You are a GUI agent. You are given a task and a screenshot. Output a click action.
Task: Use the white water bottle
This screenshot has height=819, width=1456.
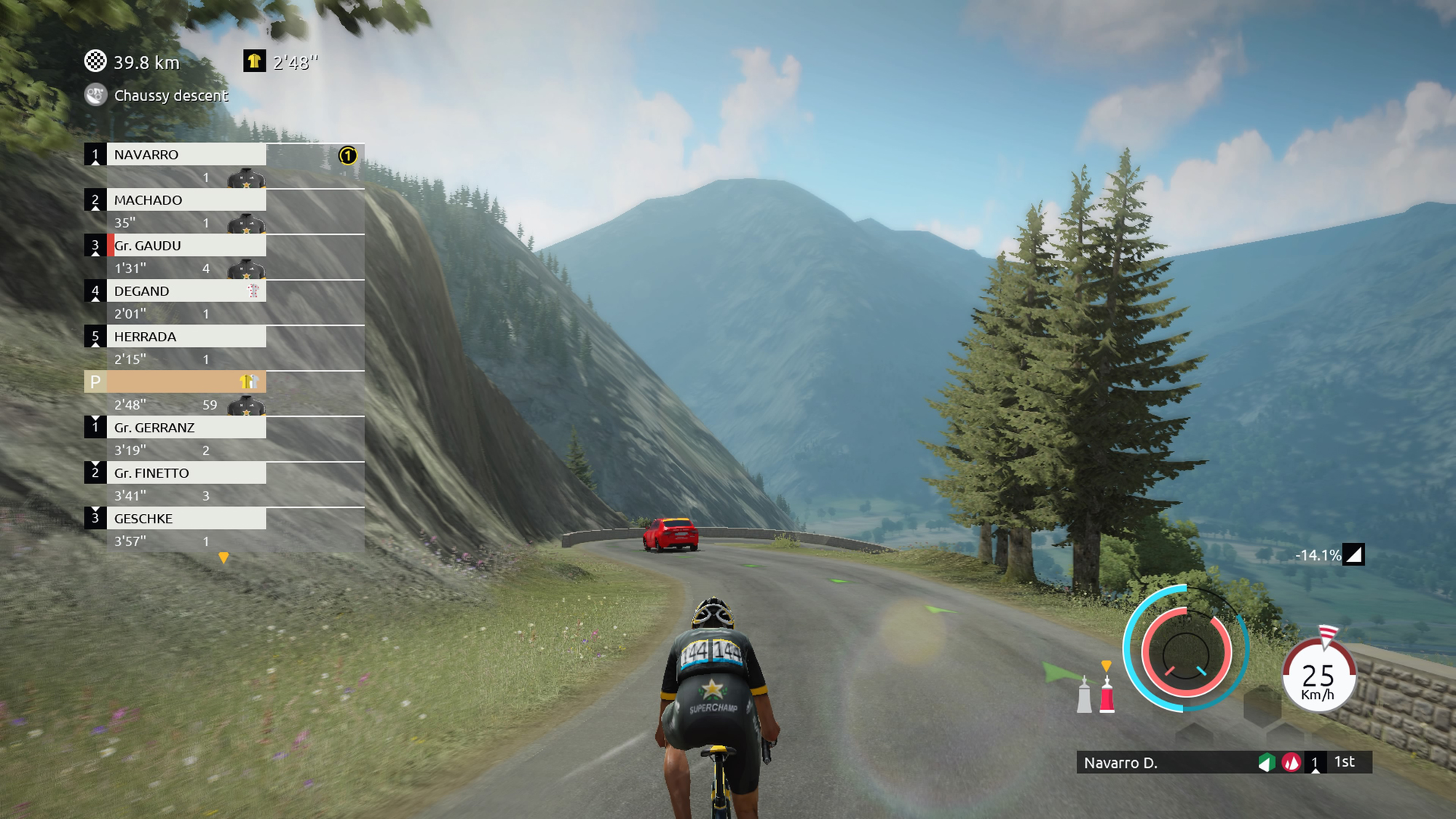click(1084, 695)
